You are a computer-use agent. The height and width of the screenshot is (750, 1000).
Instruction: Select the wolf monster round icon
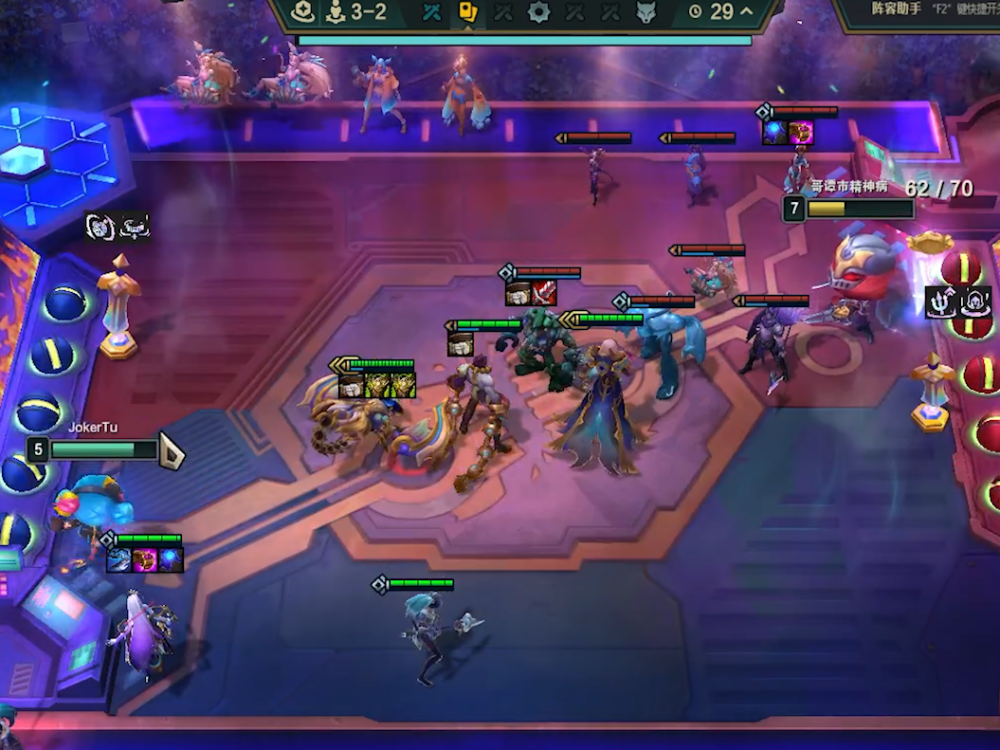(646, 12)
